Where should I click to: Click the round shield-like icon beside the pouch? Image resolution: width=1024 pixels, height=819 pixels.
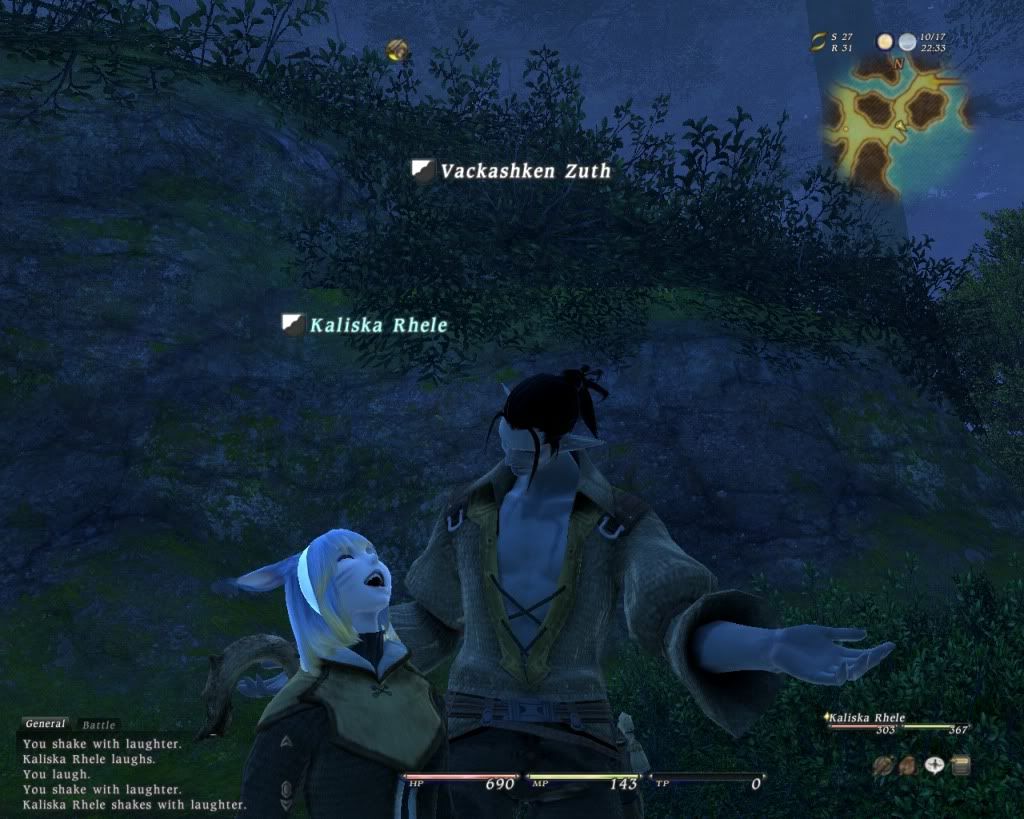tap(882, 766)
